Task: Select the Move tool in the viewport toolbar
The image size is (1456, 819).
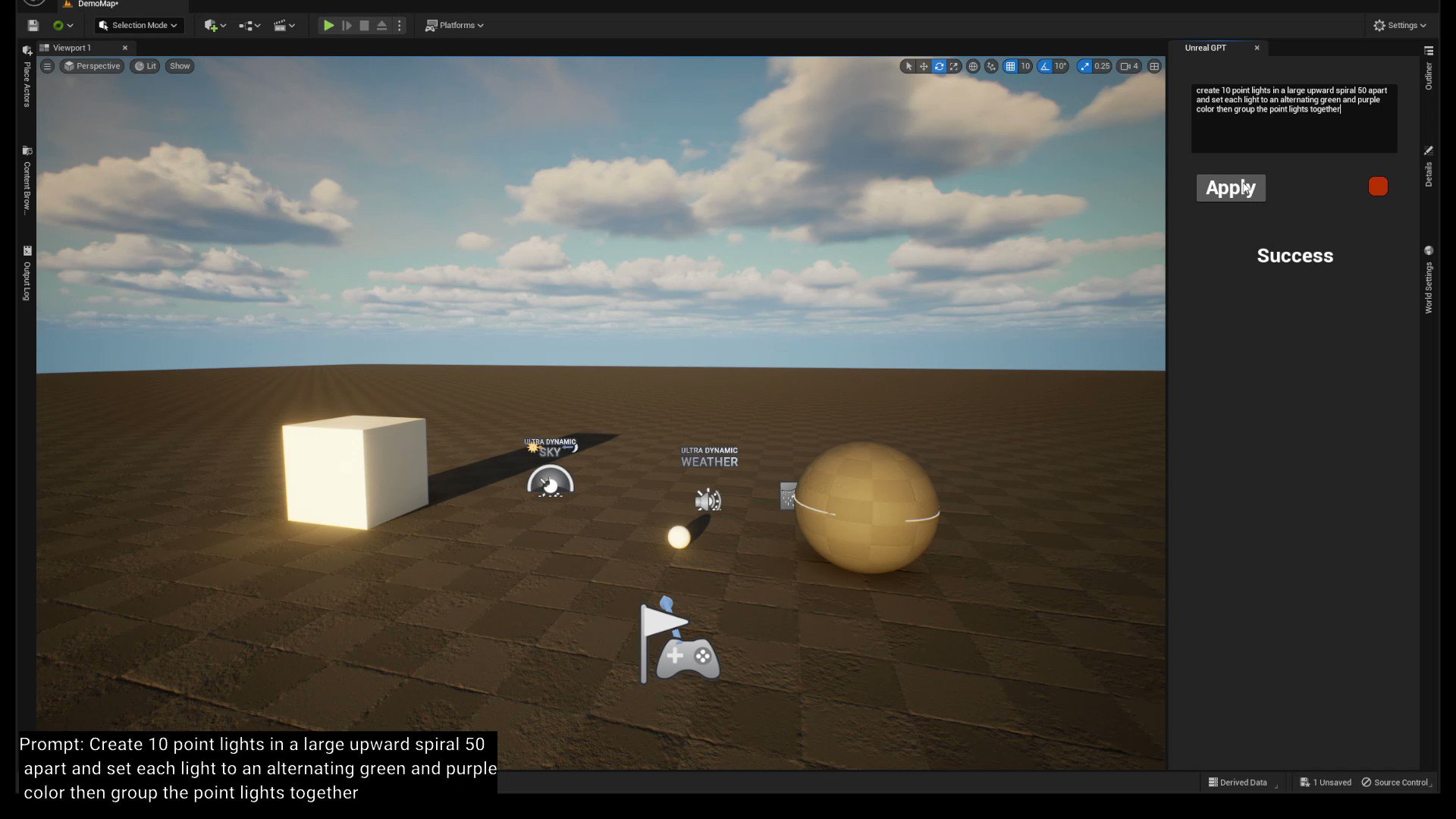Action: pos(923,66)
